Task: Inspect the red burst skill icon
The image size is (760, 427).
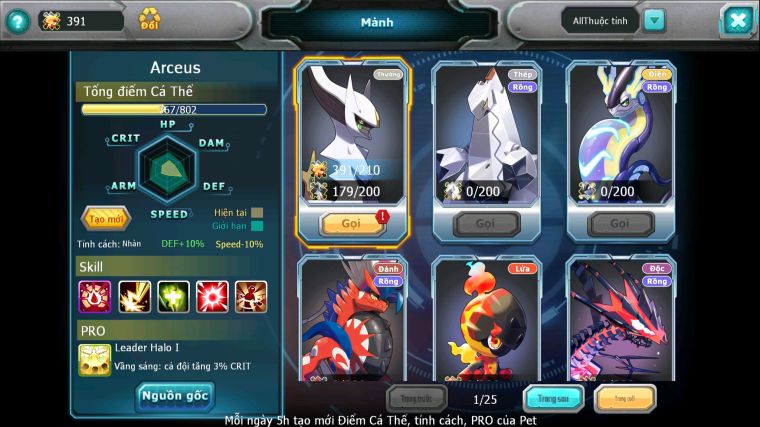Action: click(212, 295)
